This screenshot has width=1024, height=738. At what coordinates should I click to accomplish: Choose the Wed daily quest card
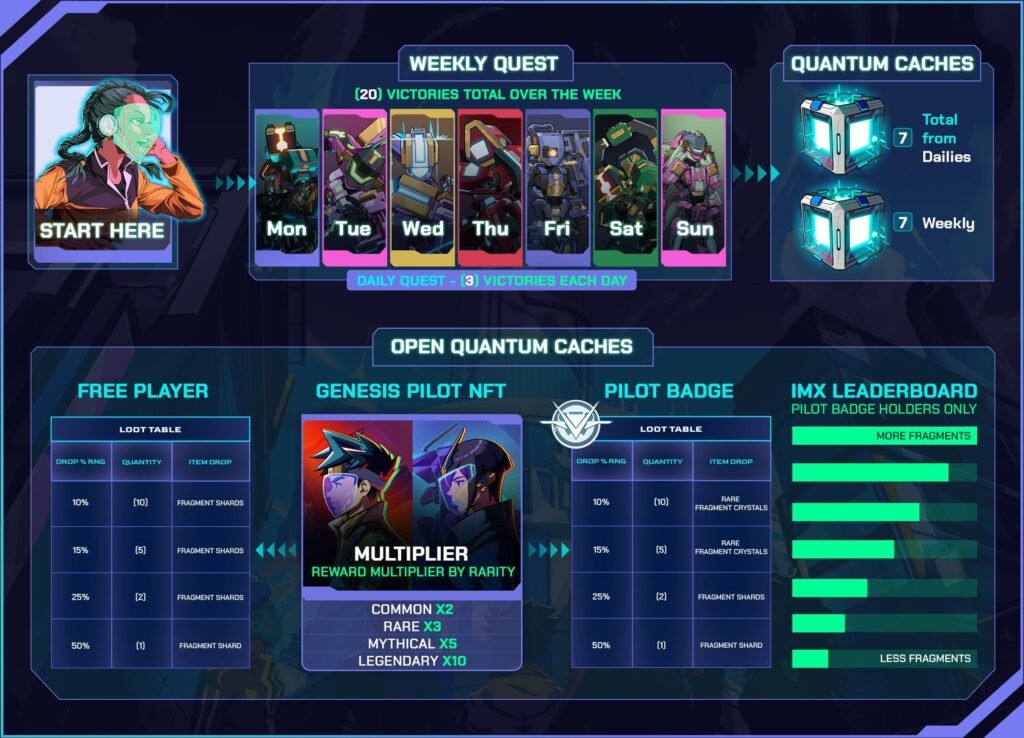point(422,188)
